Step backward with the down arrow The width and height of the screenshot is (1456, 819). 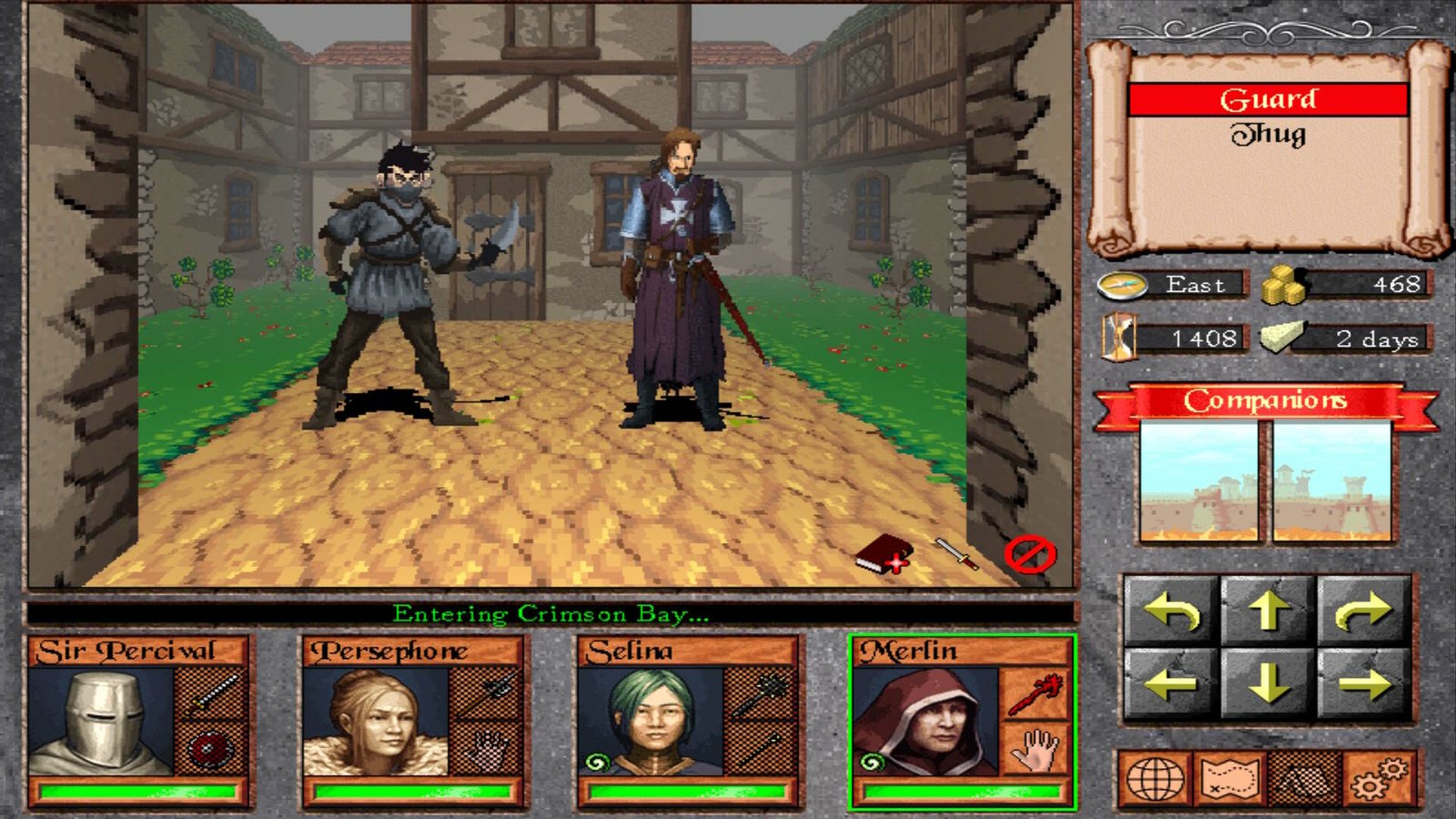coord(1269,684)
